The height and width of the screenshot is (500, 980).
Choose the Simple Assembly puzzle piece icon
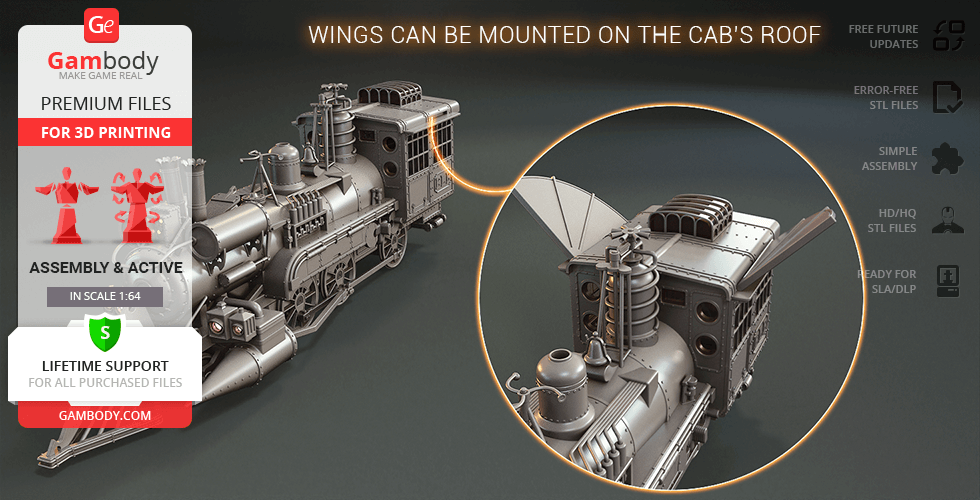[947, 158]
